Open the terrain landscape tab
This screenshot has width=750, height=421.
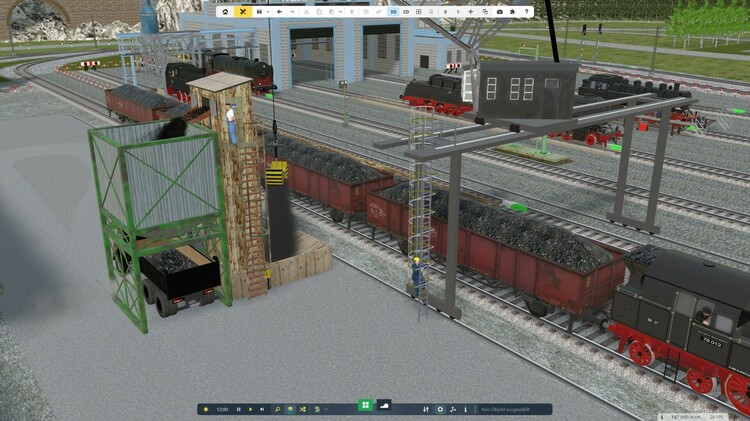click(384, 405)
